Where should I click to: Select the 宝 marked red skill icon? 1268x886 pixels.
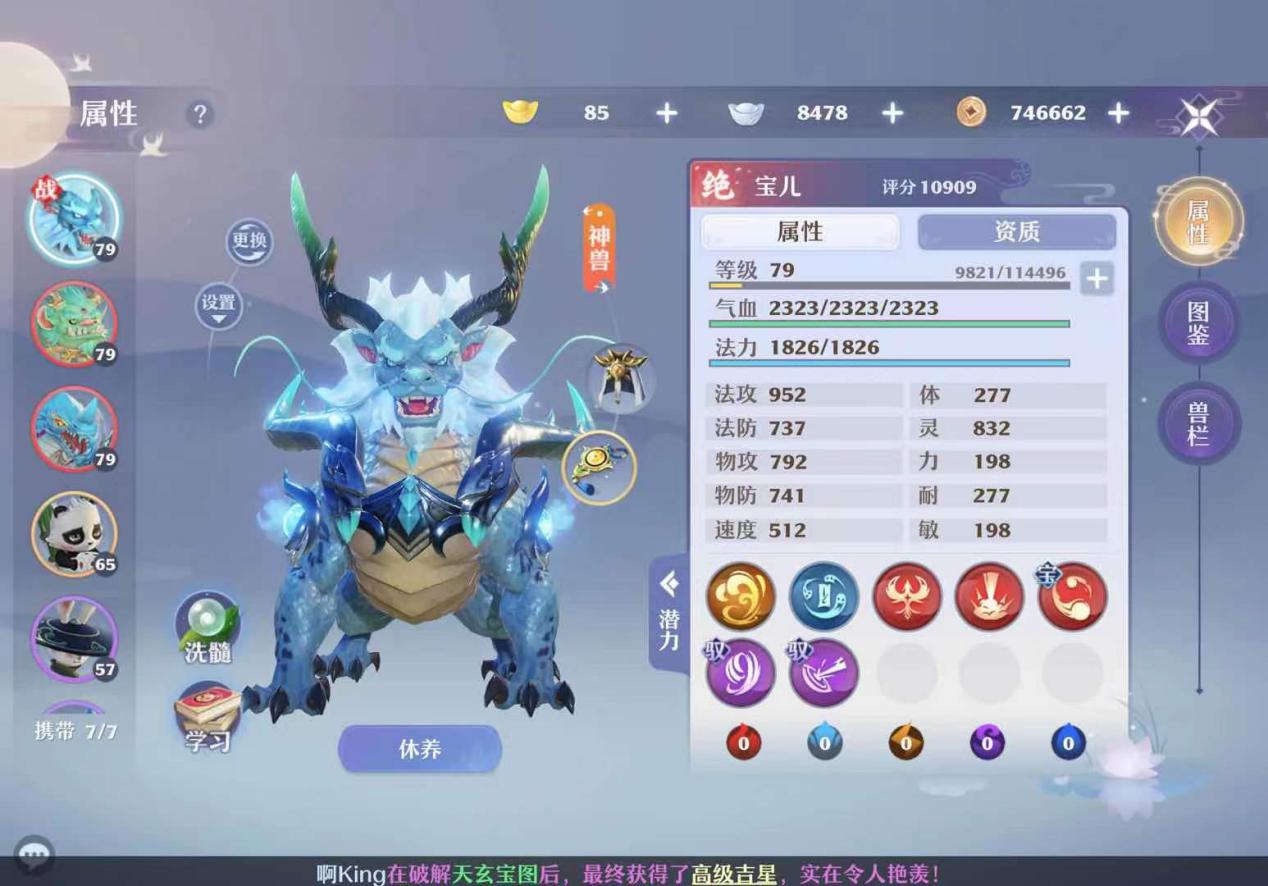pyautogui.click(x=1072, y=596)
